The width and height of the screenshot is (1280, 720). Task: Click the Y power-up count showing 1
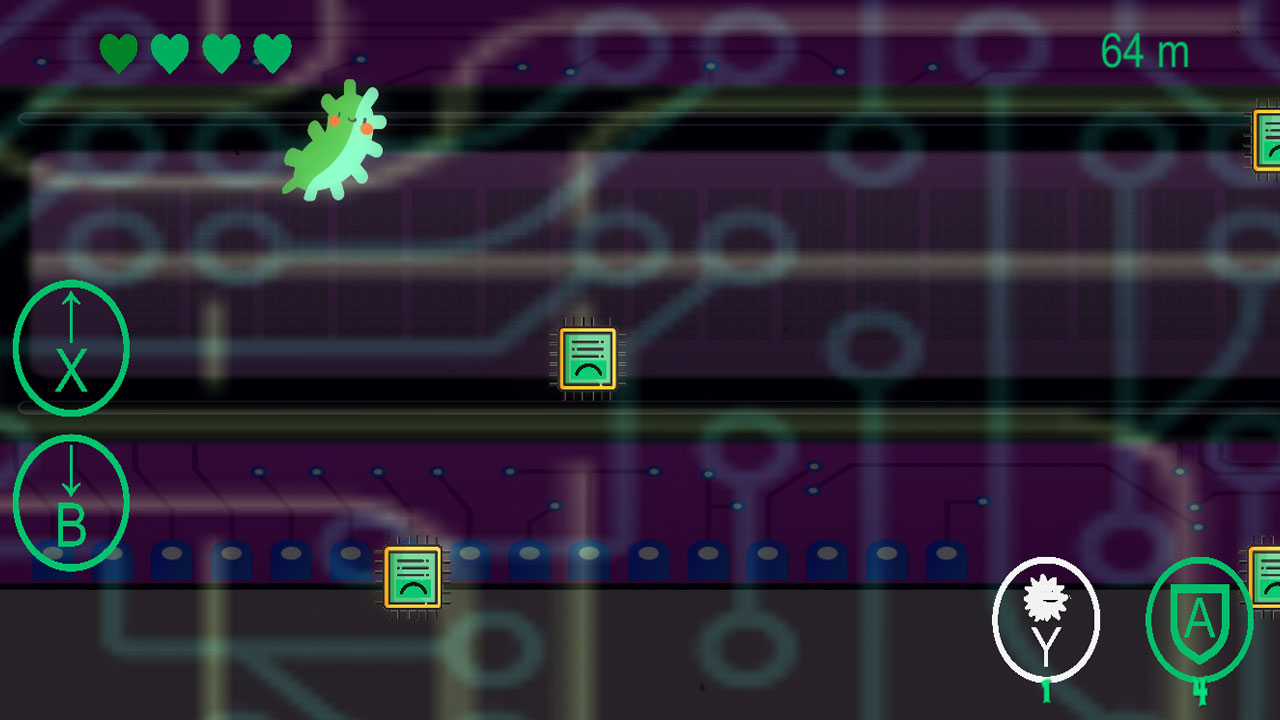click(x=1044, y=687)
